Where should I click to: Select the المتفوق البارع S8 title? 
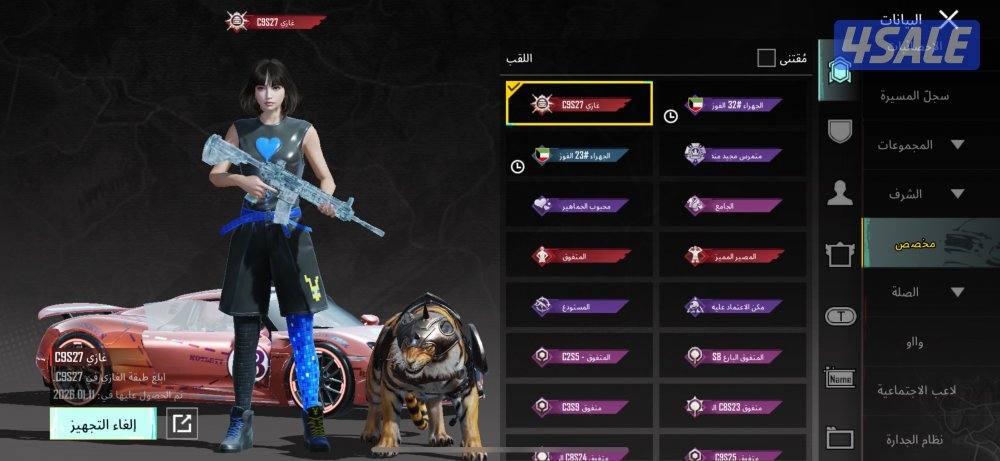coord(733,357)
